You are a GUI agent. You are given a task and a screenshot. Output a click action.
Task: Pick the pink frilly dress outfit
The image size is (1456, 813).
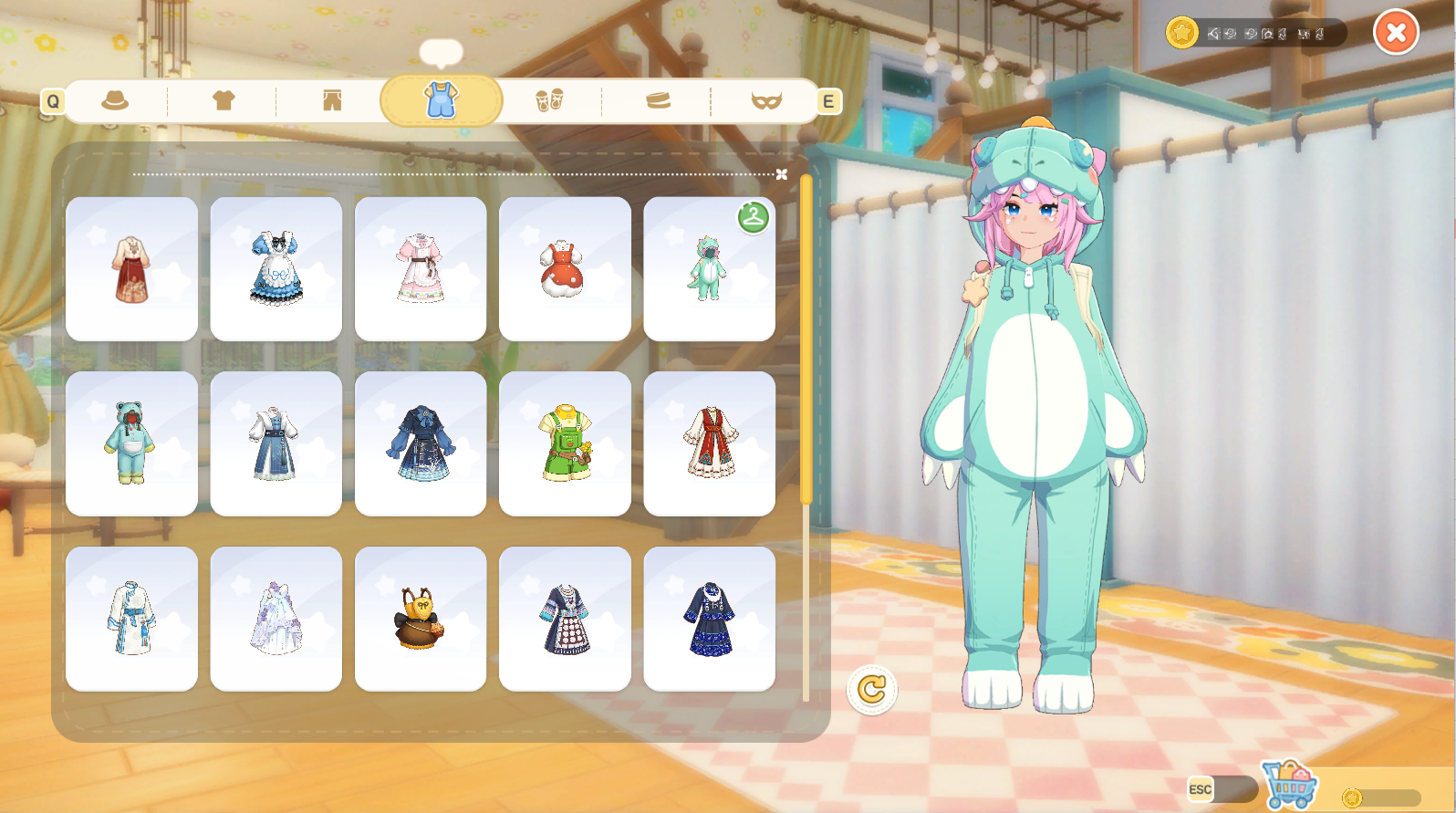point(421,269)
